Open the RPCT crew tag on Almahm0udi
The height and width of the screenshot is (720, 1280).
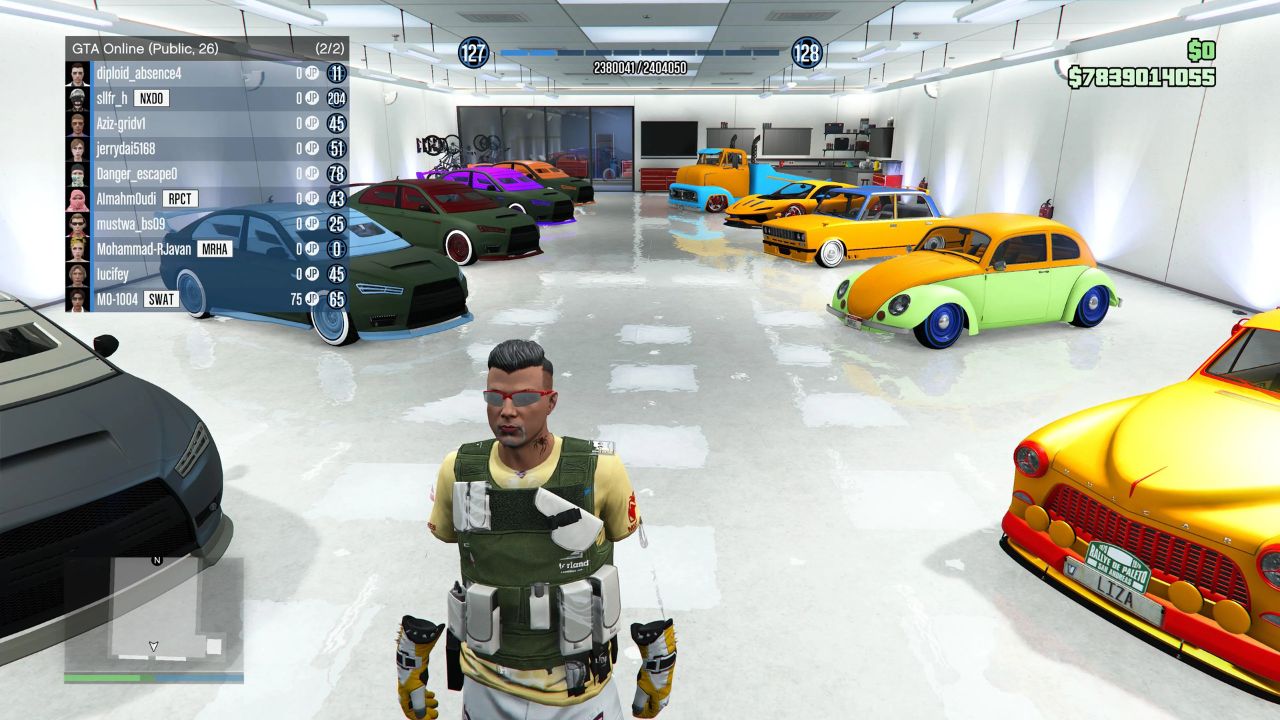coord(180,198)
